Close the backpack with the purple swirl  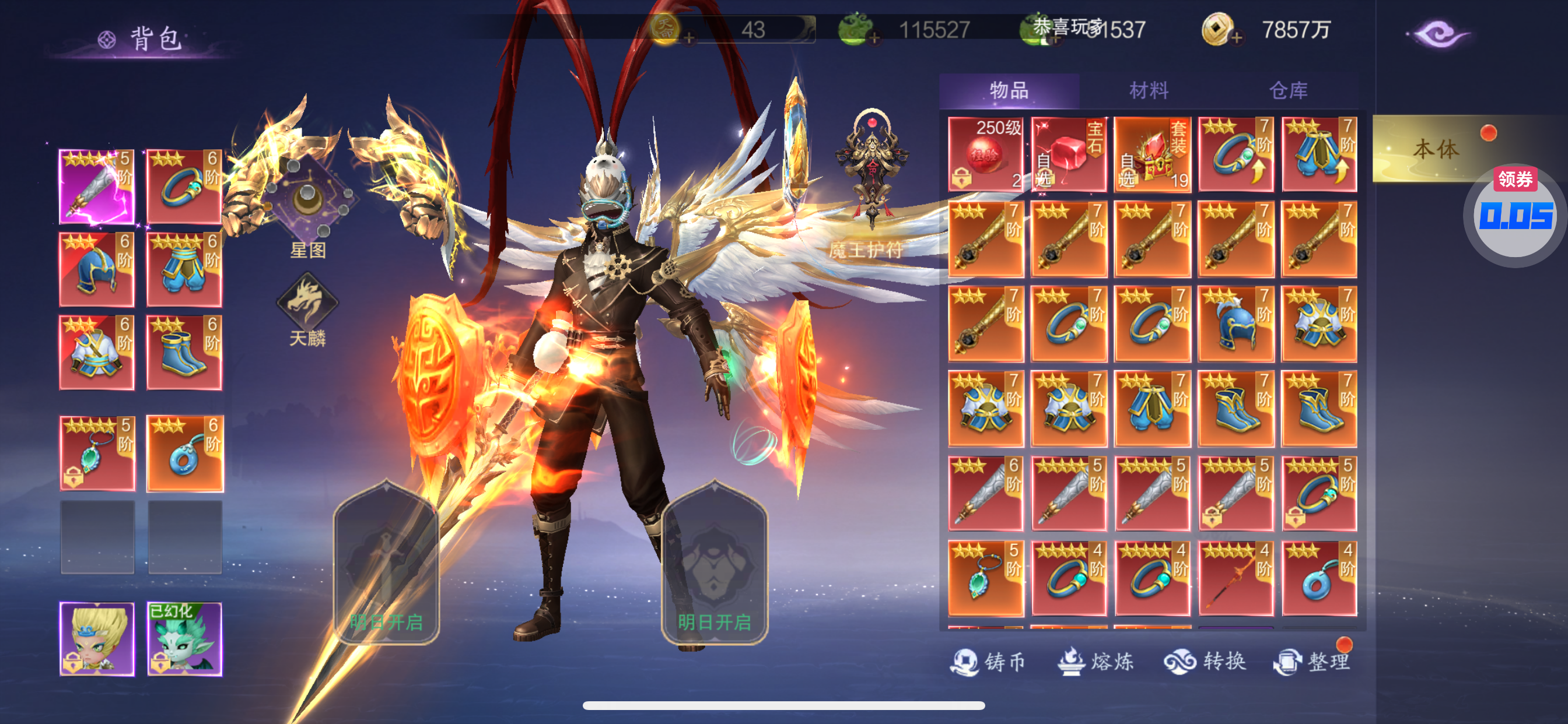(x=1439, y=34)
